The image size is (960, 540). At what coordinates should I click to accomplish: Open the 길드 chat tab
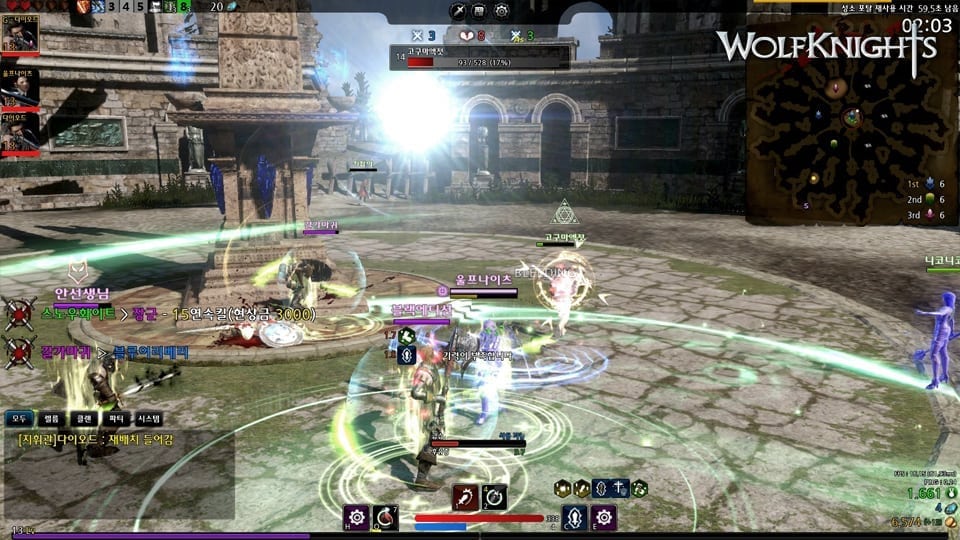coord(52,418)
